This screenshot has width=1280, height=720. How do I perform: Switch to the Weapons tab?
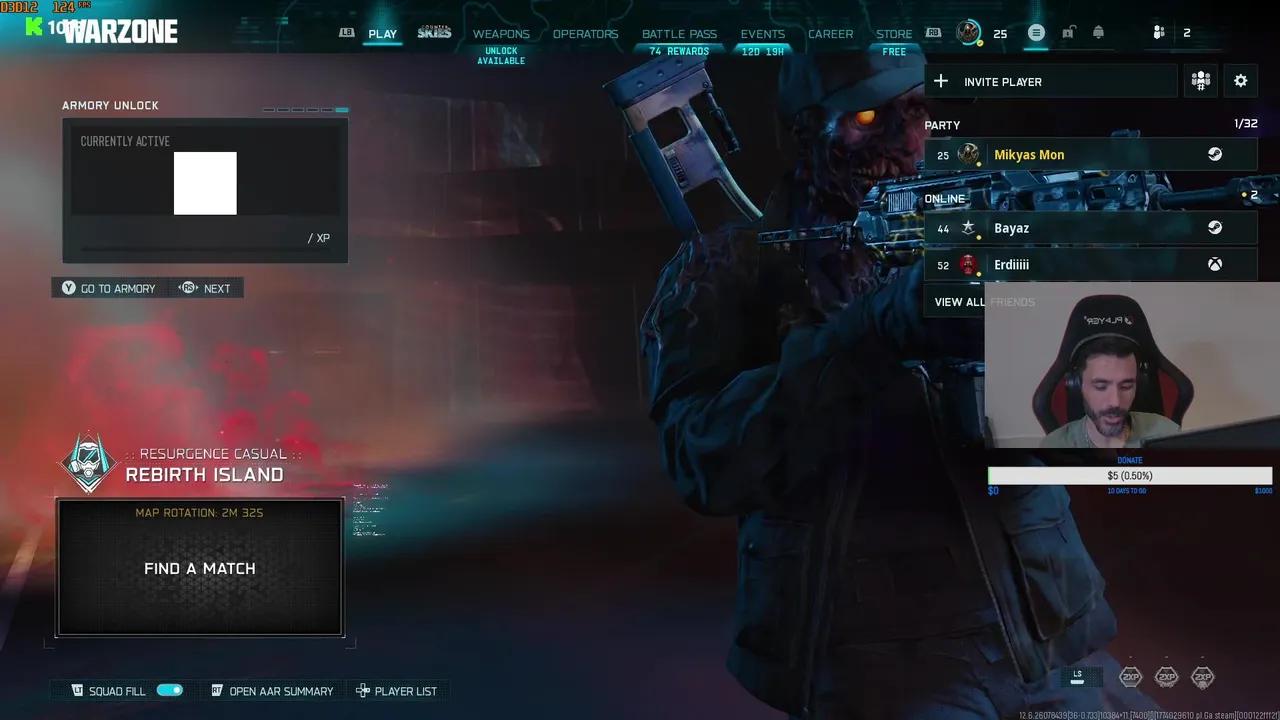(501, 33)
